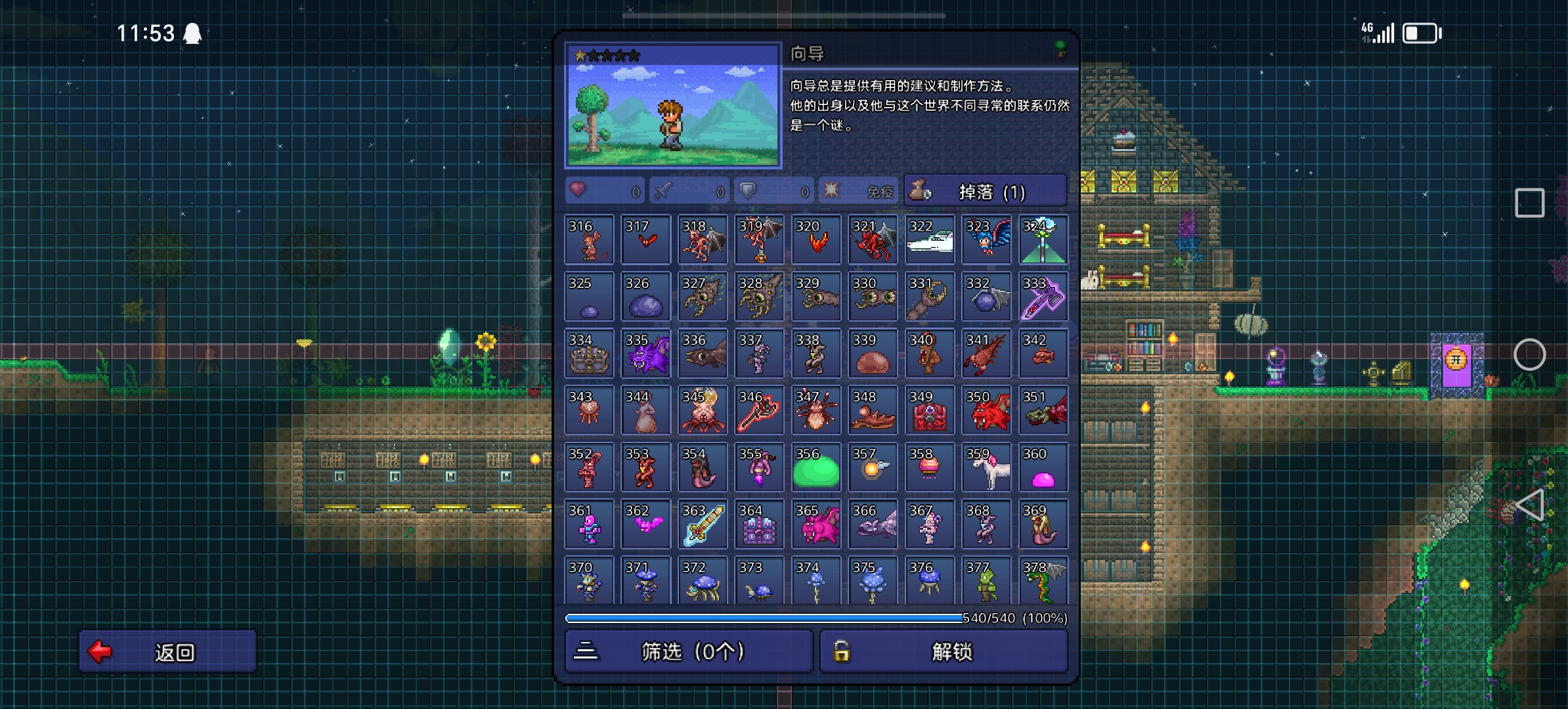Choose entry 317 red crimson bat

tap(645, 240)
